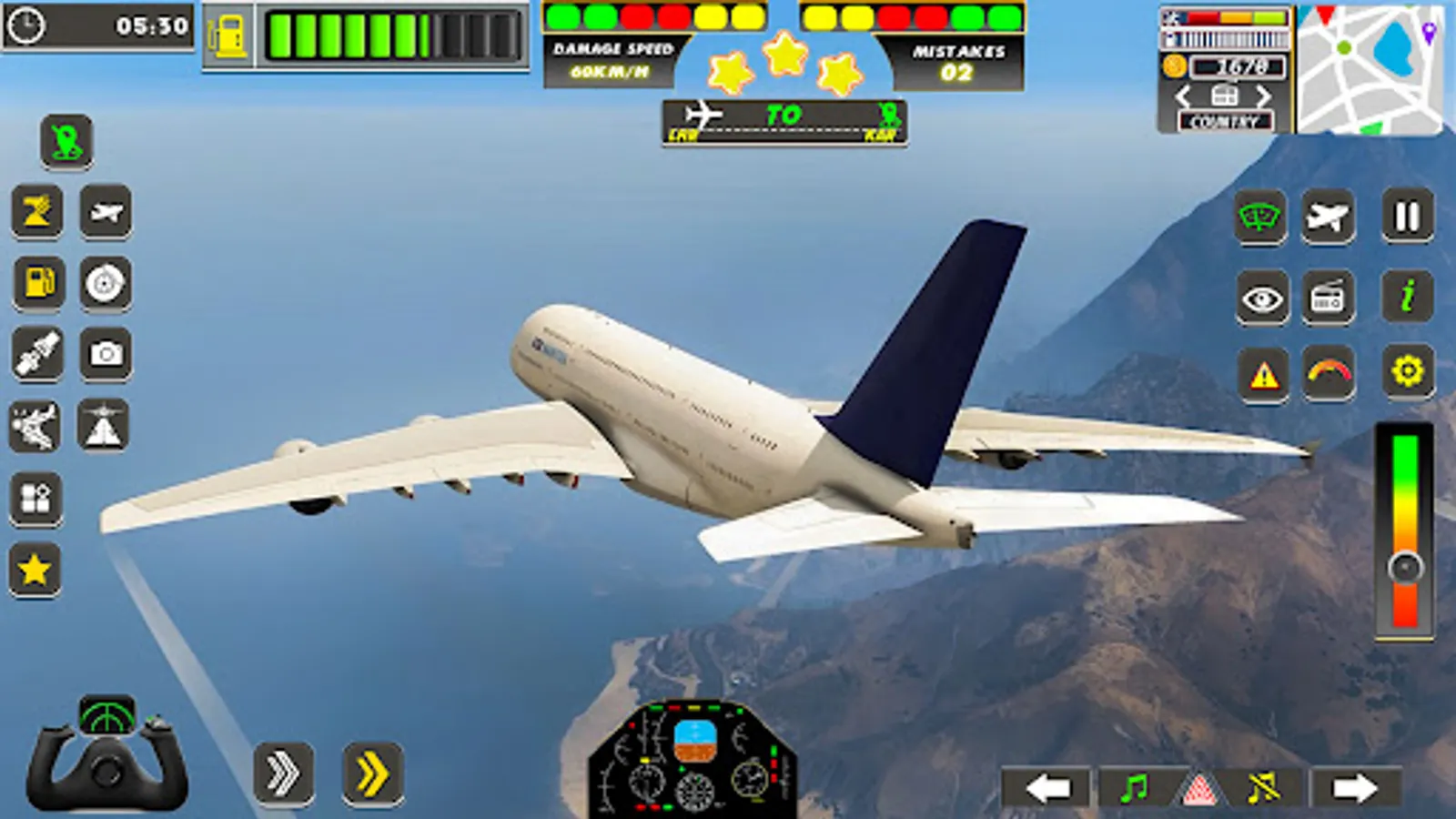Open the COUNTRY selection panel

coord(1224,119)
